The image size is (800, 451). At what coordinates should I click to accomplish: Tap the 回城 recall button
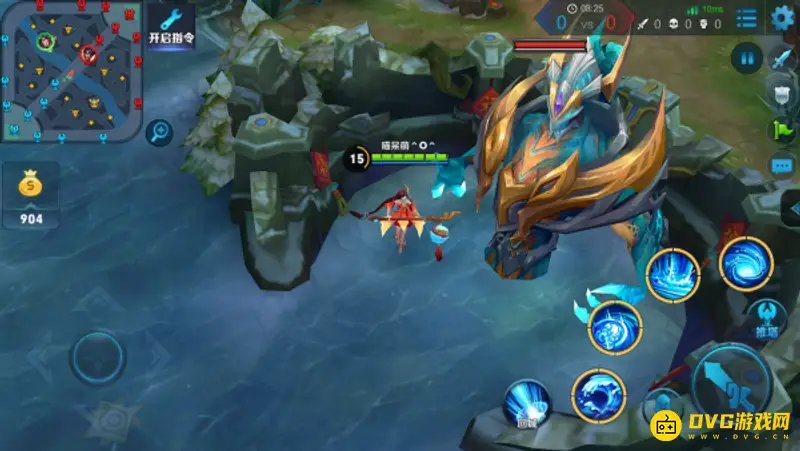526,405
